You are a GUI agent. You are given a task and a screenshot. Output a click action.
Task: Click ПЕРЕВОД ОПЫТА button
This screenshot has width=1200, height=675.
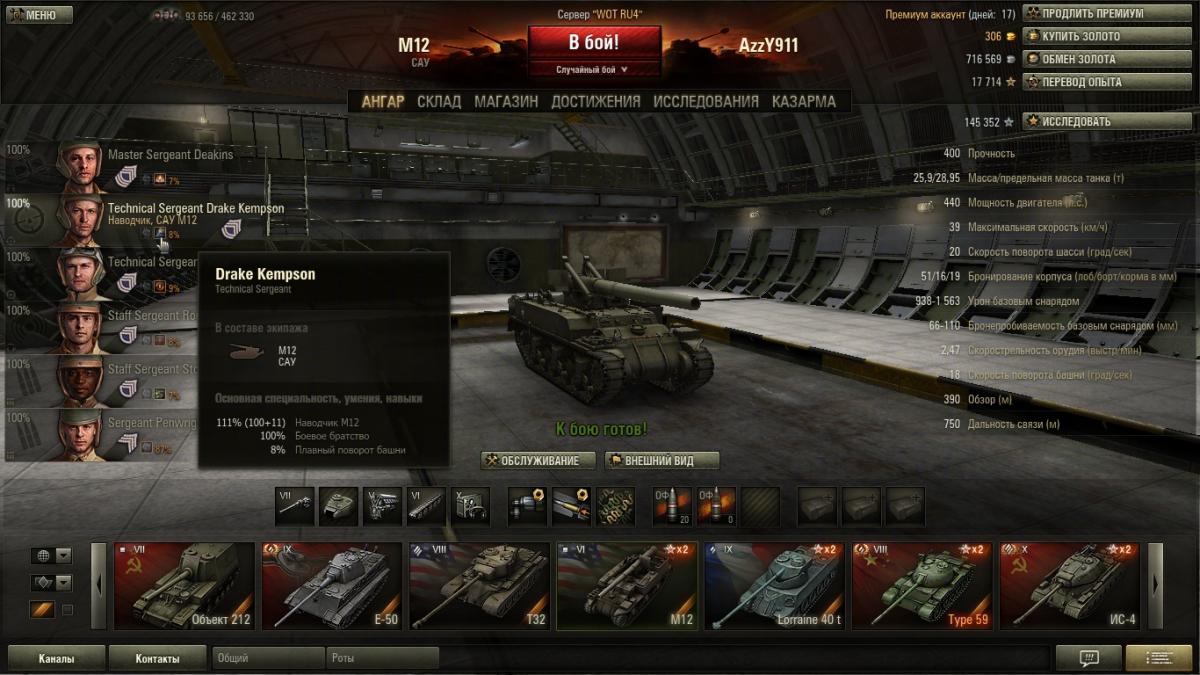point(1092,82)
